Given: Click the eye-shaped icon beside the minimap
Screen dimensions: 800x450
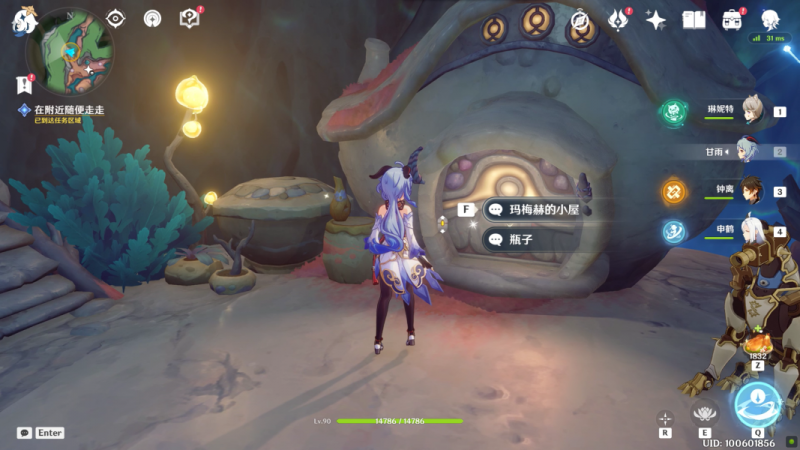Looking at the screenshot, I should 116,18.
